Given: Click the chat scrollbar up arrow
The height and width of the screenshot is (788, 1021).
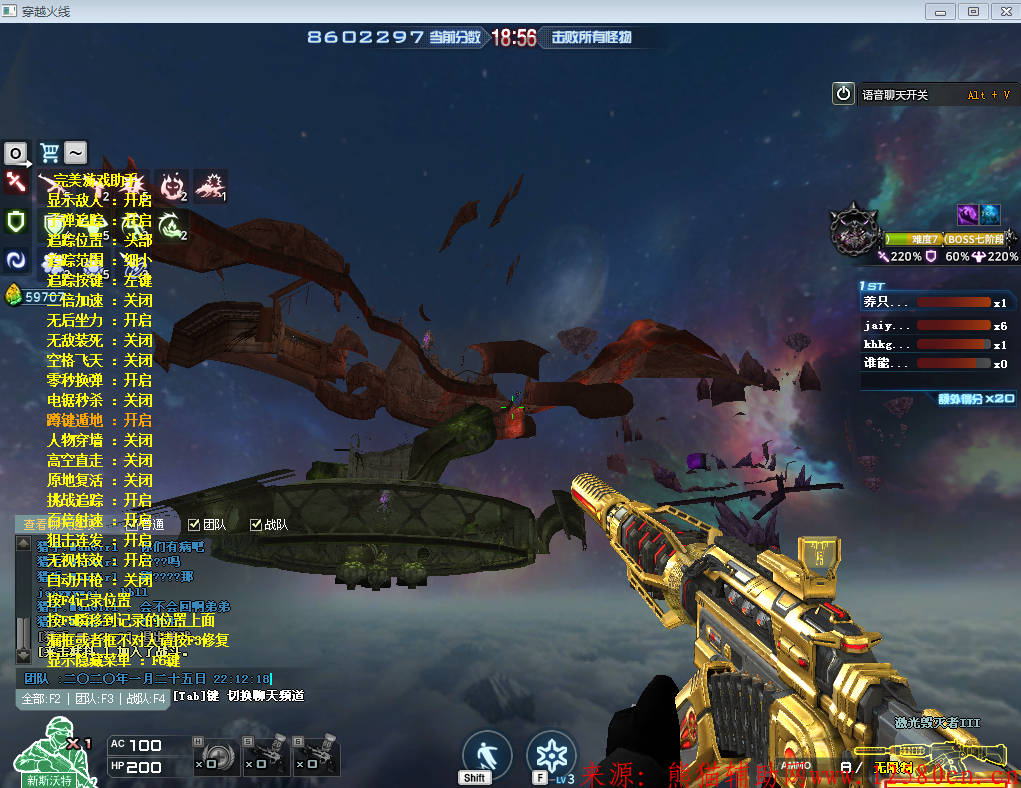Looking at the screenshot, I should coord(23,544).
